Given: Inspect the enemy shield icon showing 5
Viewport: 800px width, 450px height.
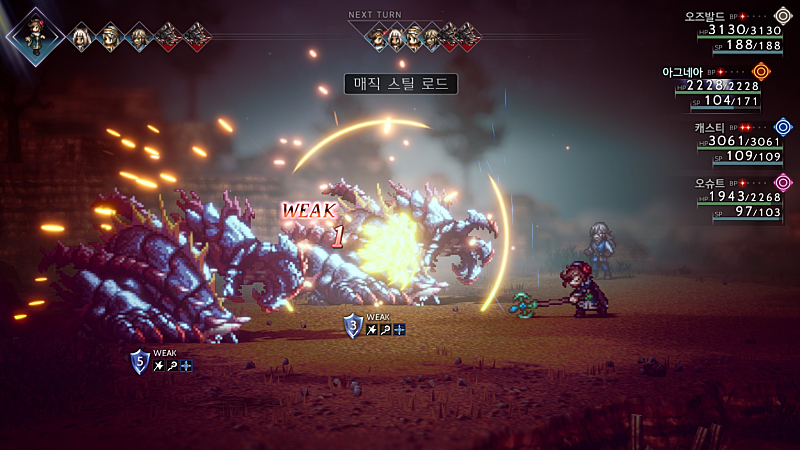Looking at the screenshot, I should (139, 361).
